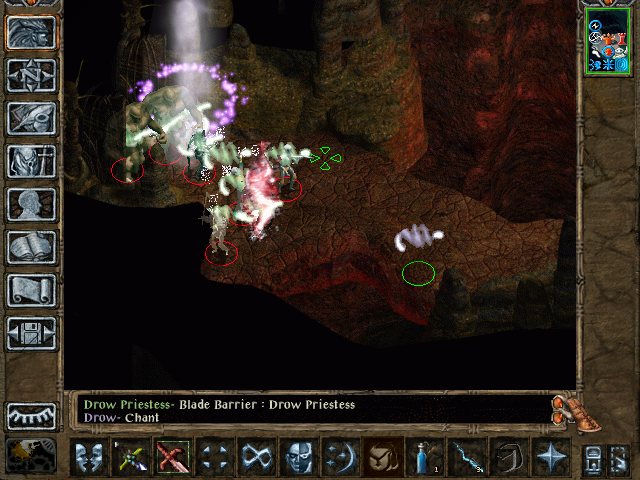Click the clock at the bottom-left corner
The image size is (640, 480).
tap(30, 456)
